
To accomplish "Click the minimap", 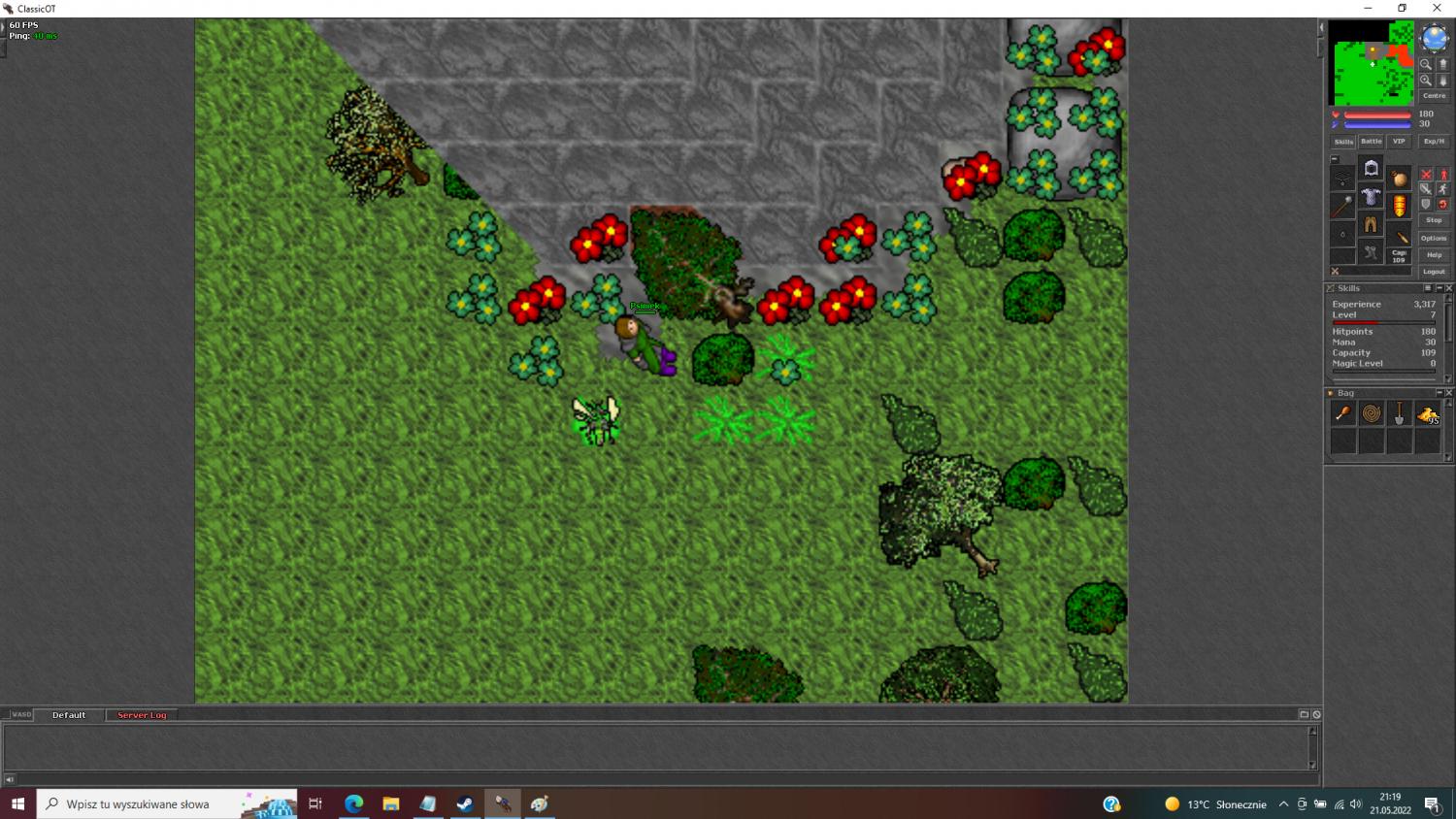I will click(x=1371, y=62).
